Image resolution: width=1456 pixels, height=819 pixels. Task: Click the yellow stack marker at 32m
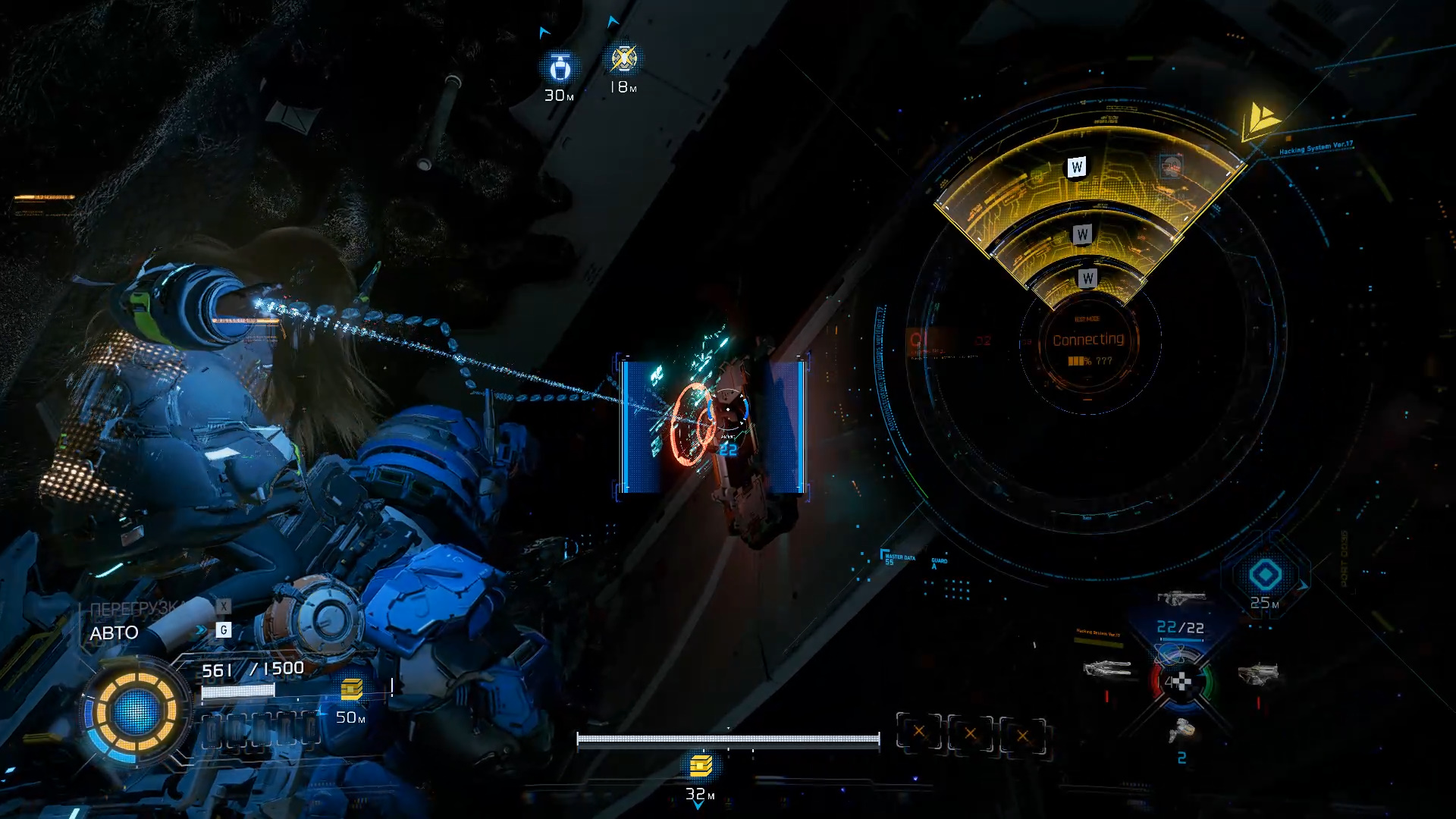click(x=701, y=766)
